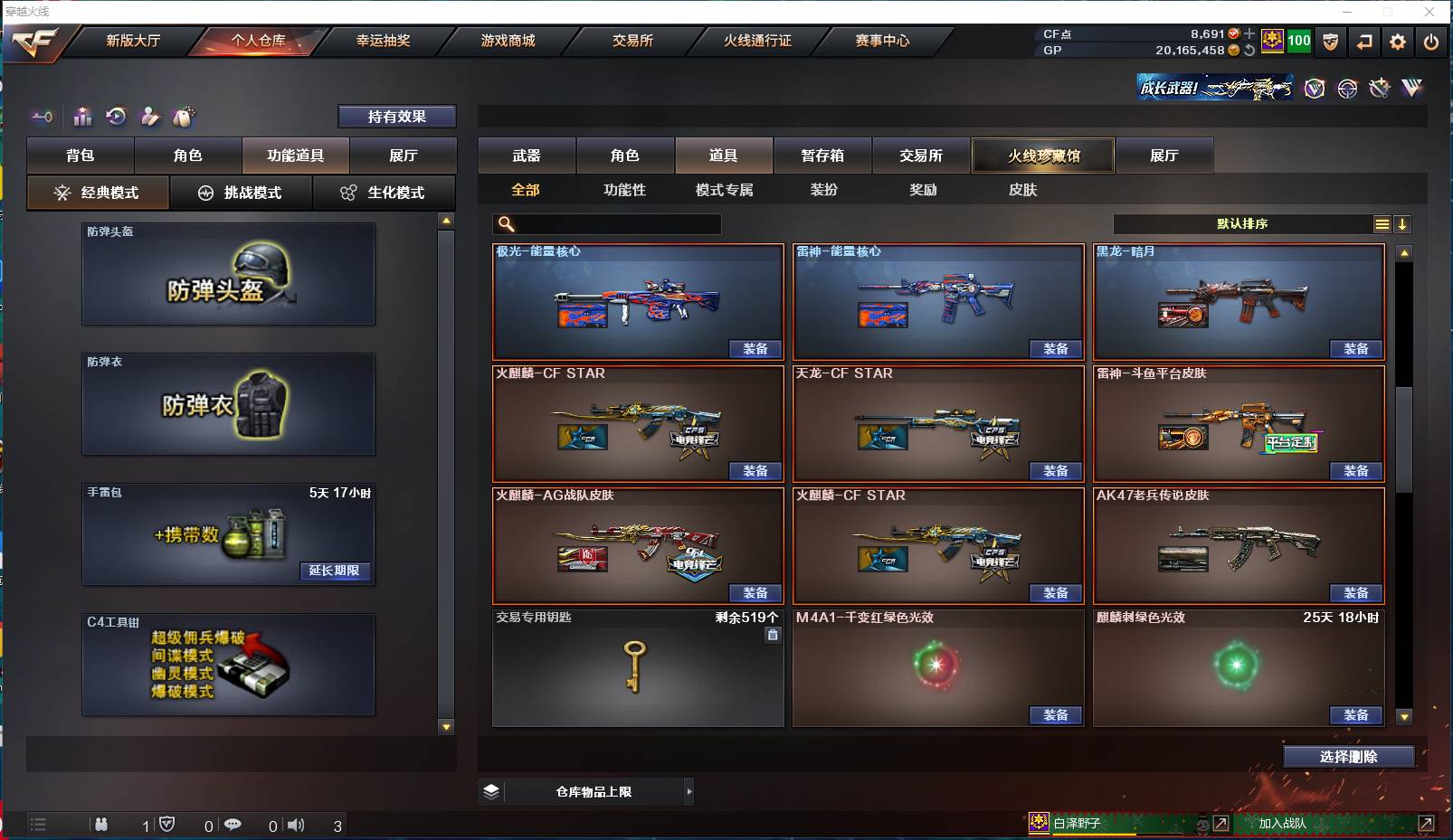This screenshot has width=1453, height=840.
Task: Open the ranking stats icon near top-left
Action: tap(82, 117)
